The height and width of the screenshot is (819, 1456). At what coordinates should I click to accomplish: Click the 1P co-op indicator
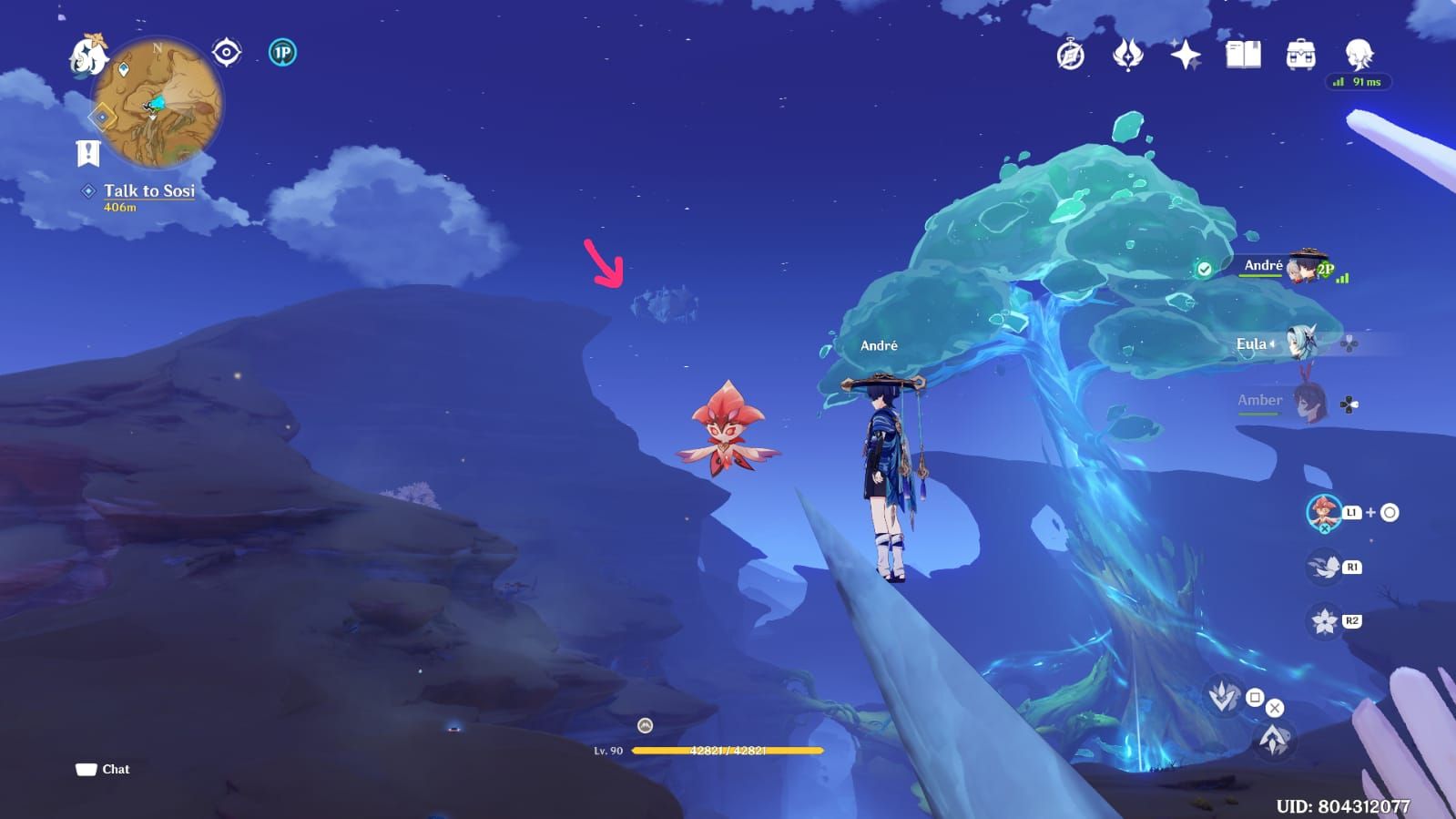[x=279, y=53]
